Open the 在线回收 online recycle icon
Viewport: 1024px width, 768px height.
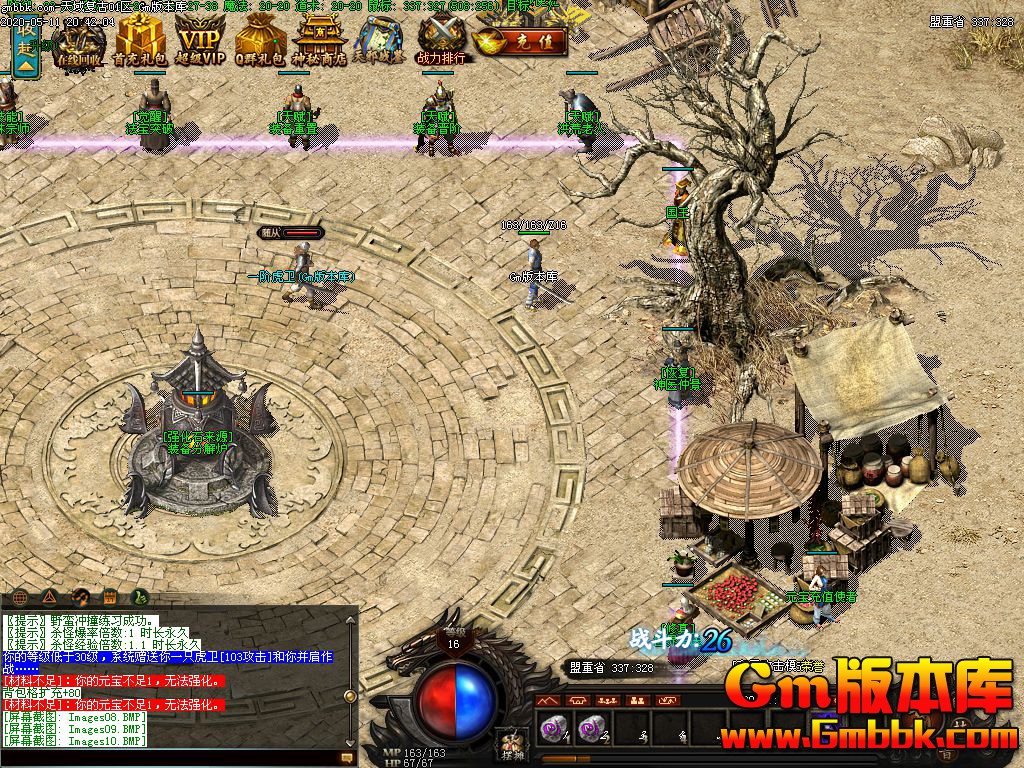80,43
